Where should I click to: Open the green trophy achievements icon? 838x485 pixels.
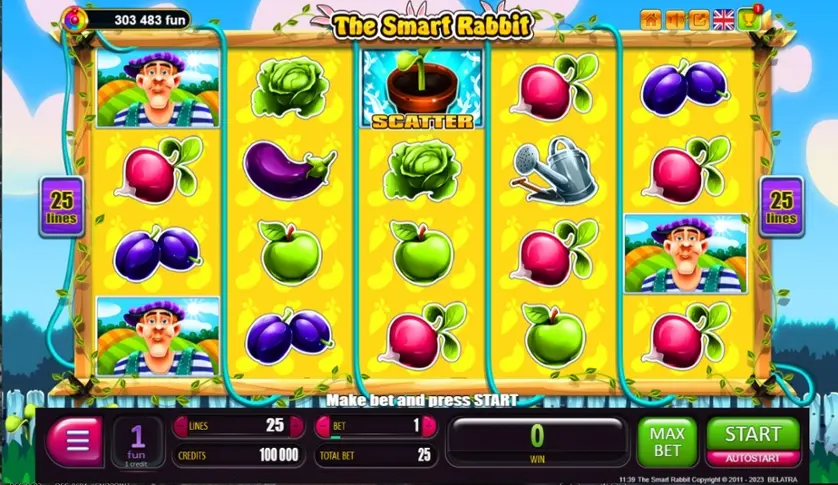pyautogui.click(x=749, y=18)
